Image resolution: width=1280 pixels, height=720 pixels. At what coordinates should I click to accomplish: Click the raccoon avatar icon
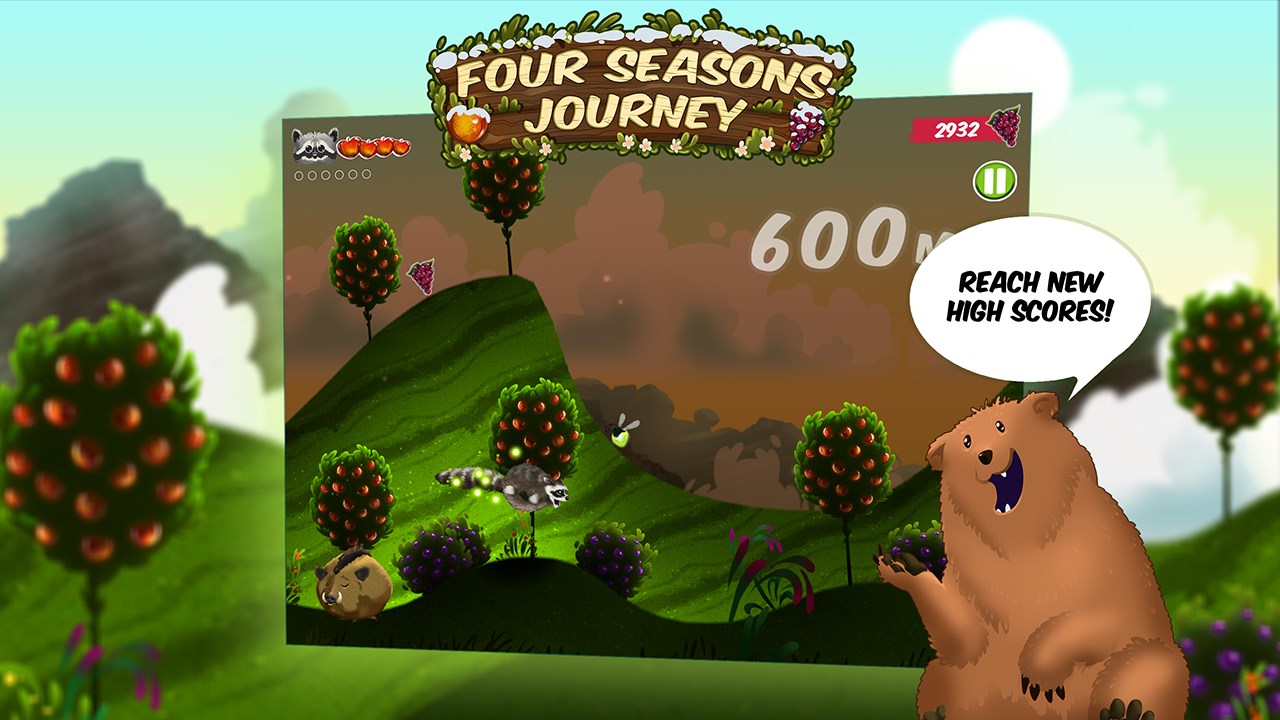tap(312, 147)
